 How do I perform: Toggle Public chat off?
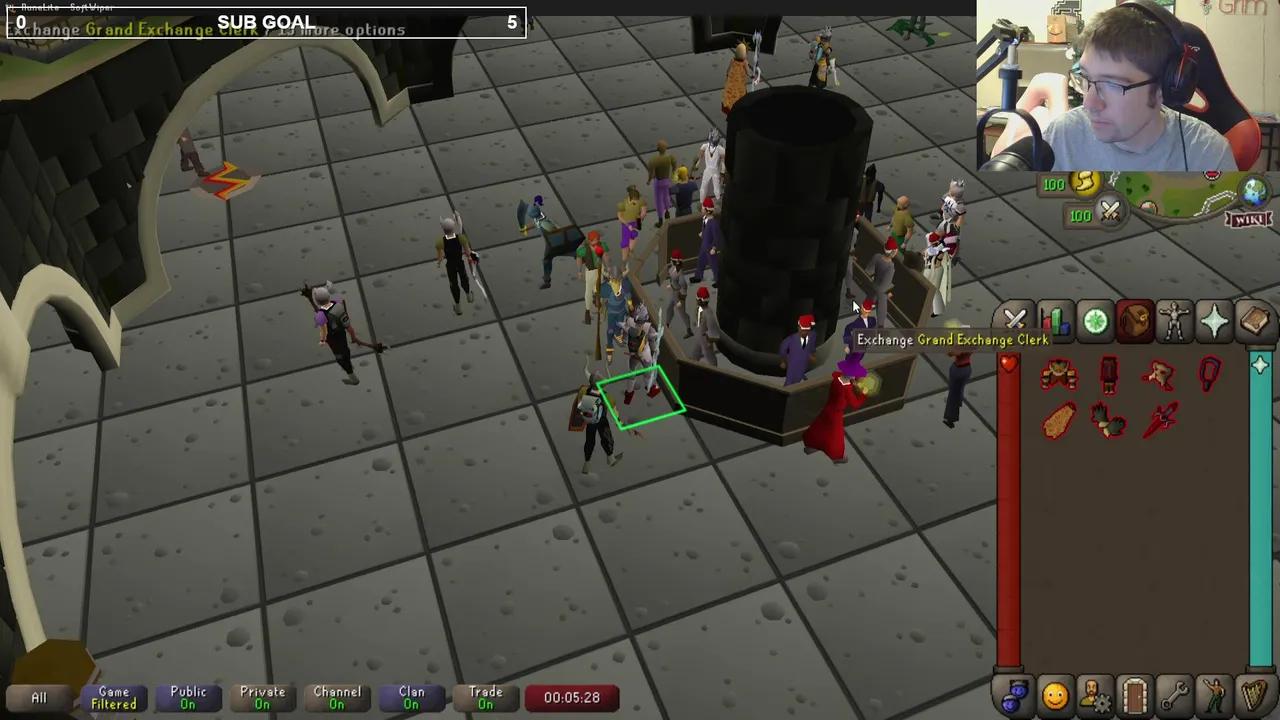[188, 697]
